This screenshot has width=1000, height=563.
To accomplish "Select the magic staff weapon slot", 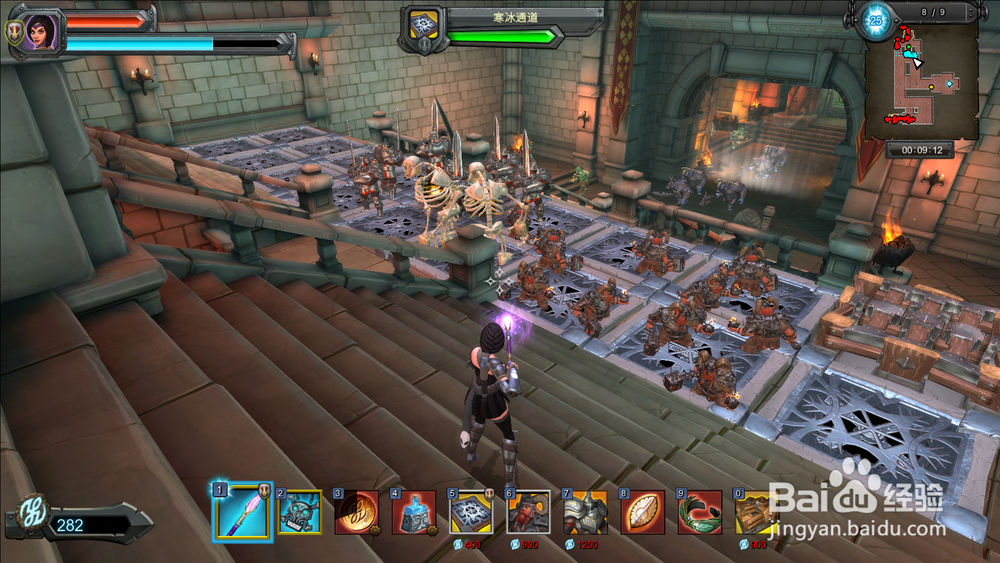I will [x=243, y=512].
